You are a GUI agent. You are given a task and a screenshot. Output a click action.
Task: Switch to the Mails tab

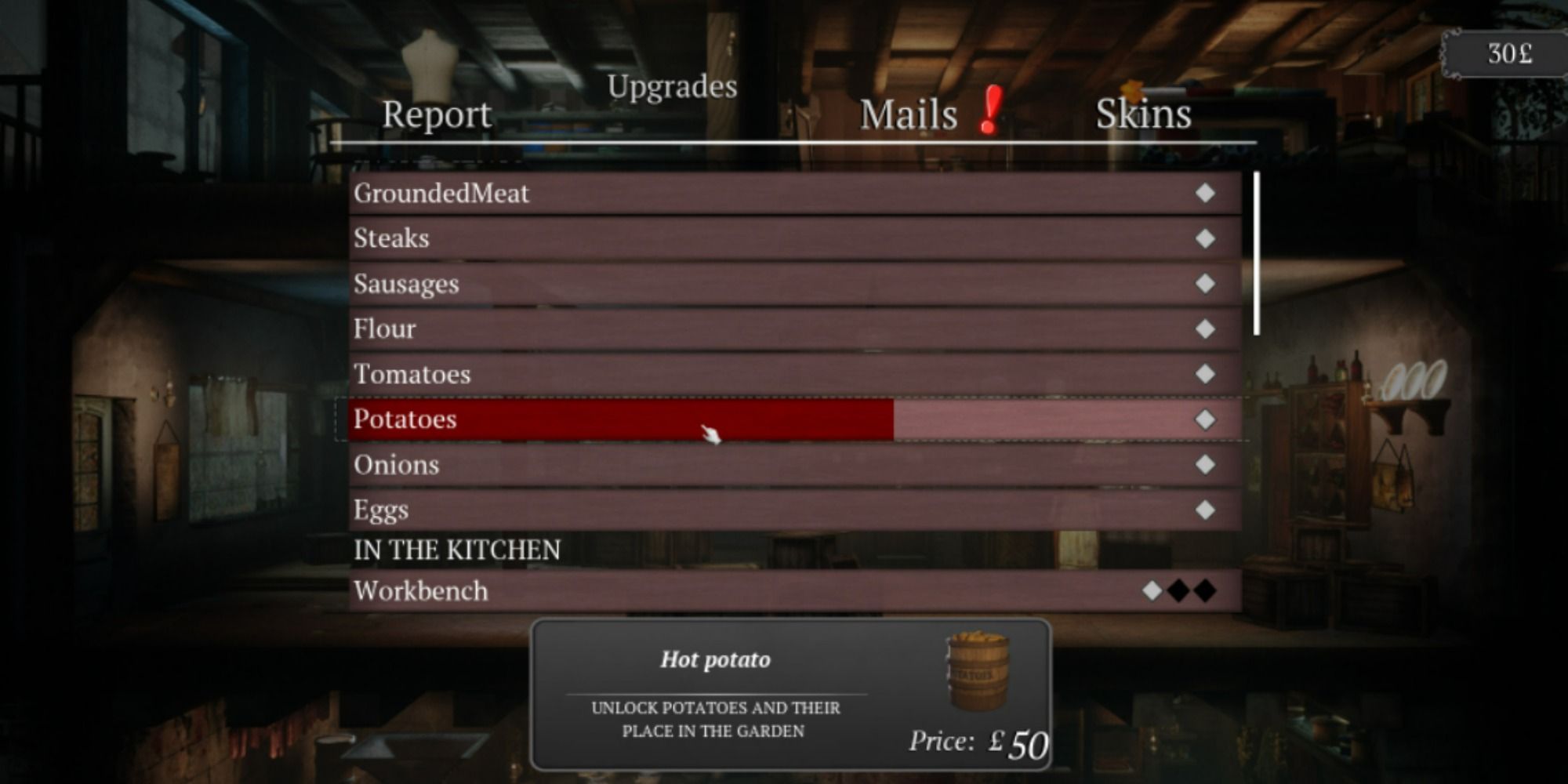[x=907, y=114]
